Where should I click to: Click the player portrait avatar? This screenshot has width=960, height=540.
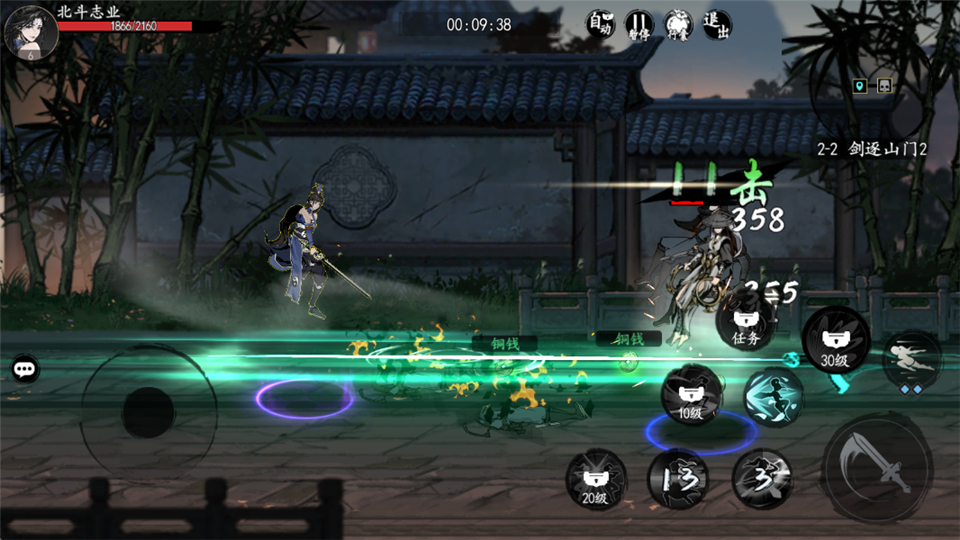pos(28,31)
